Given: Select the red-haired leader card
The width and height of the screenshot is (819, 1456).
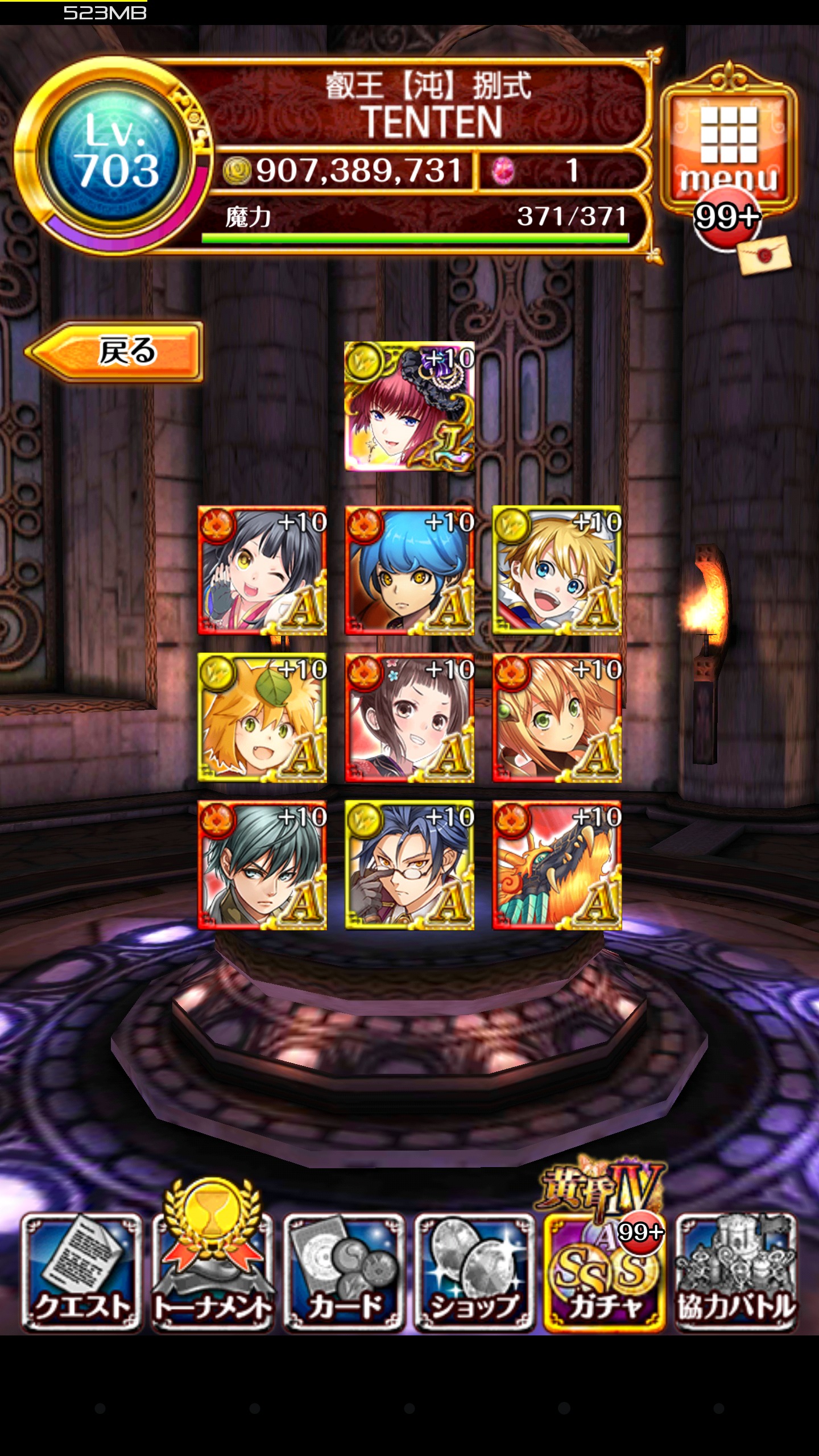Looking at the screenshot, I should point(409,406).
